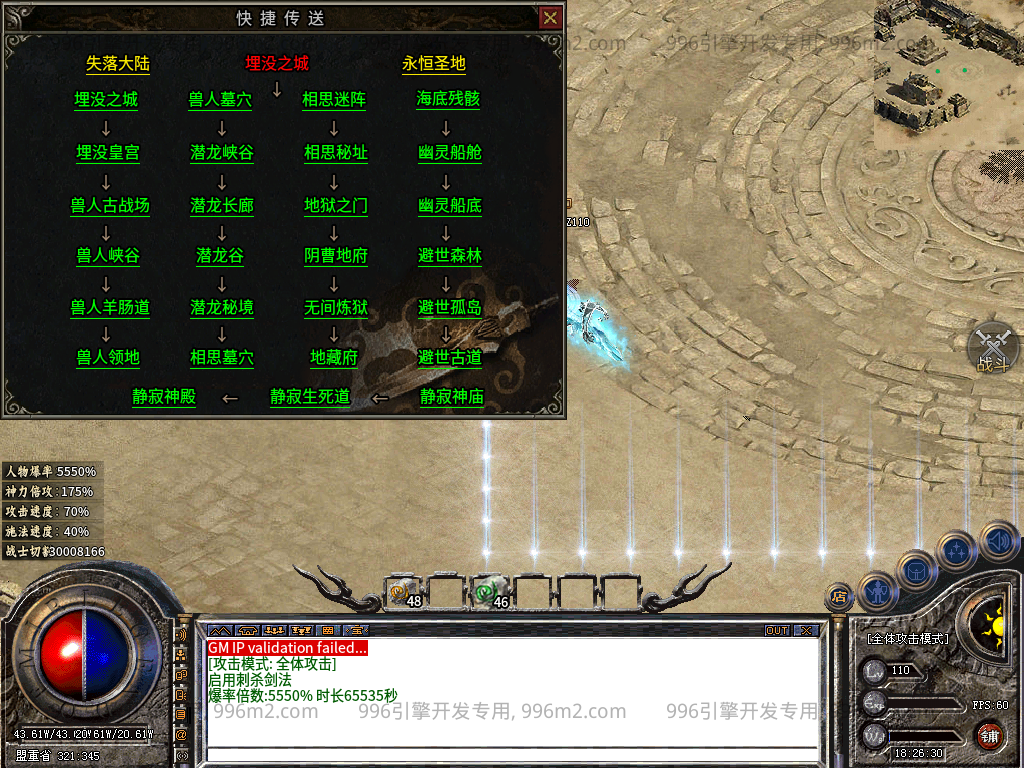
Task: Use the hotbar item with count 48
Action: [403, 593]
